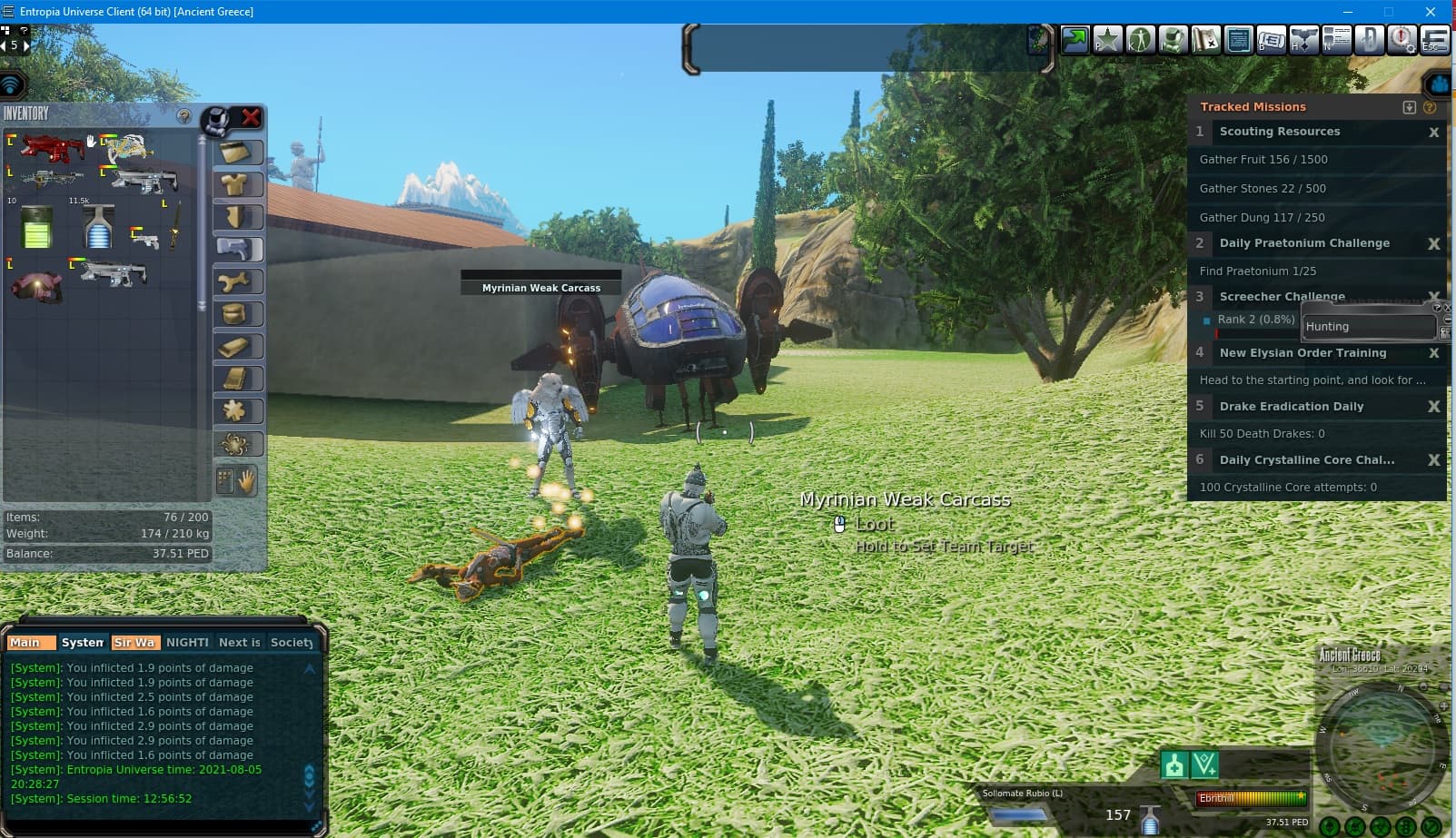Select the pink helmet inventory item
The image size is (1456, 838).
point(36,284)
